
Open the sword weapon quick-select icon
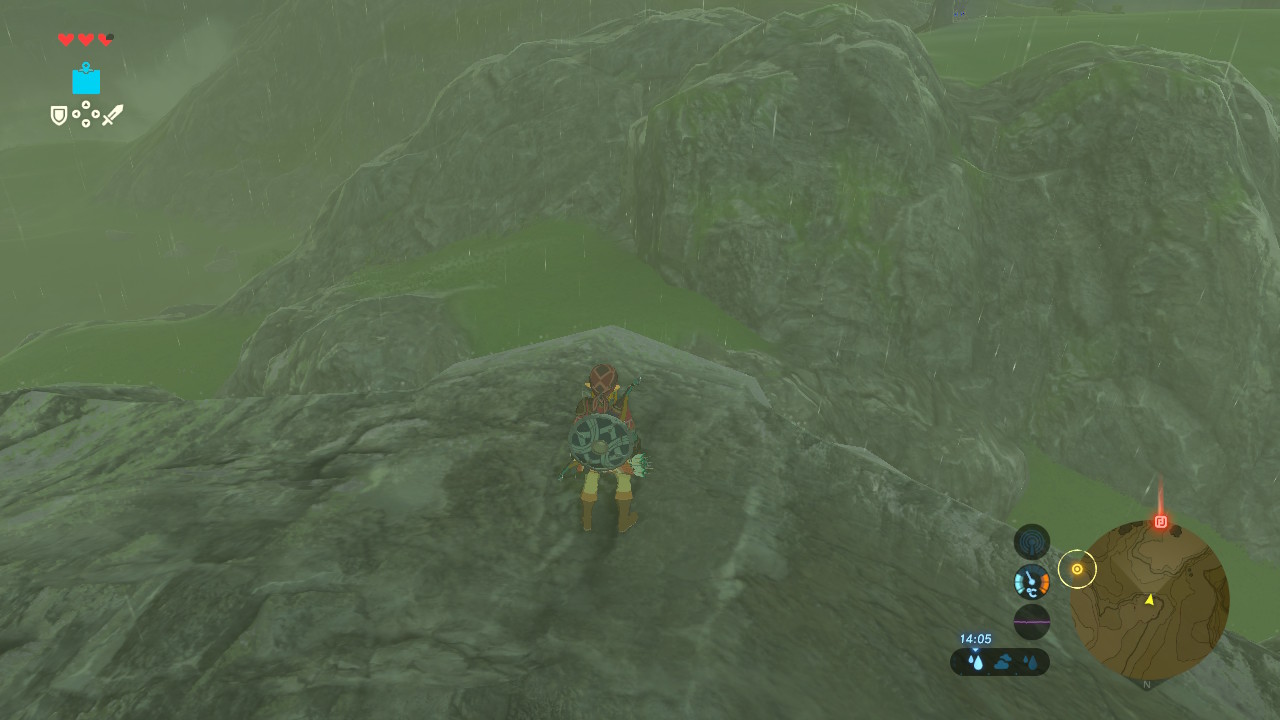click(x=112, y=115)
